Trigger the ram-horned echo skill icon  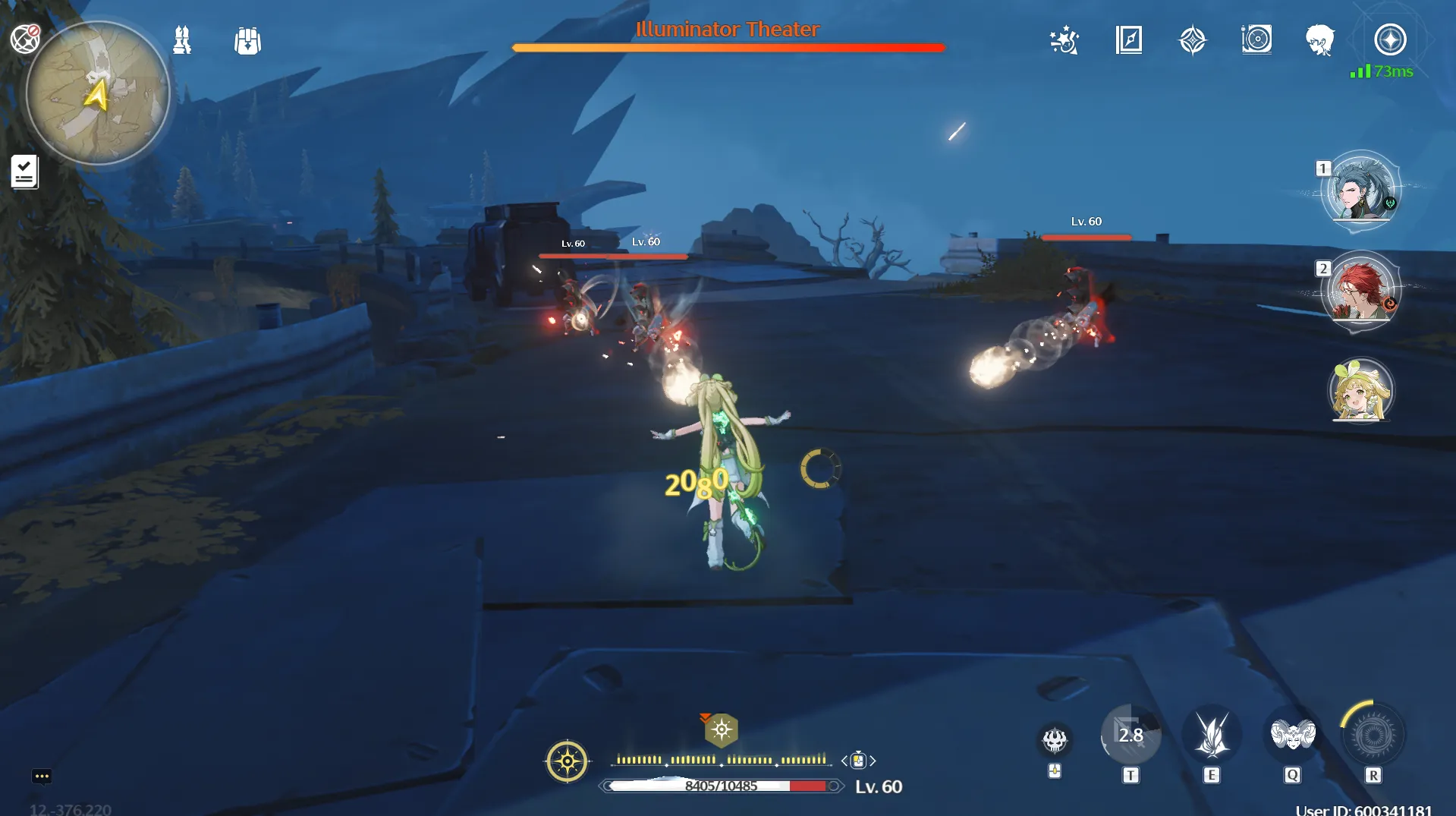(1292, 735)
